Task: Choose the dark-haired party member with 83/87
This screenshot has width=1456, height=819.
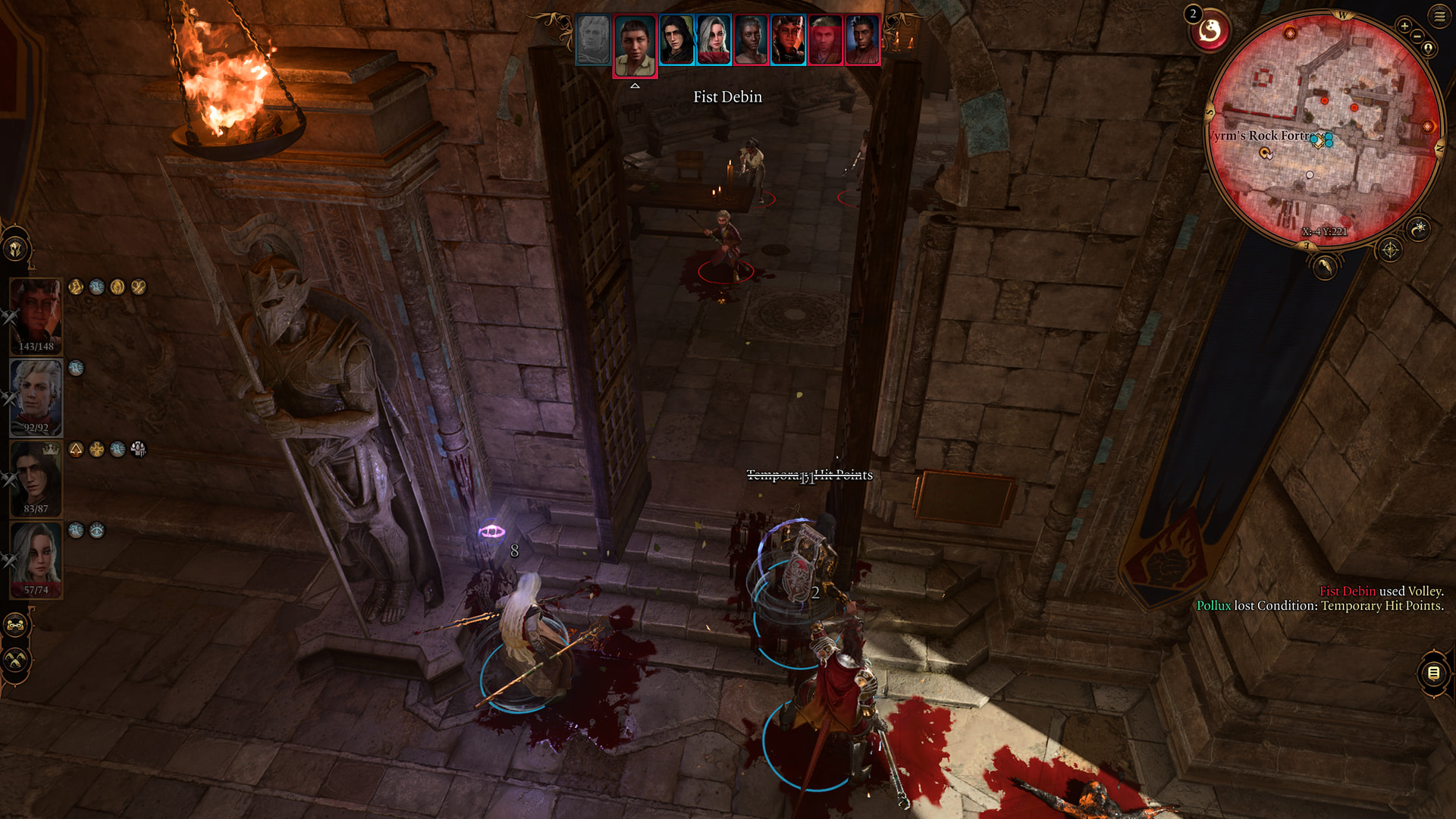Action: pyautogui.click(x=36, y=478)
